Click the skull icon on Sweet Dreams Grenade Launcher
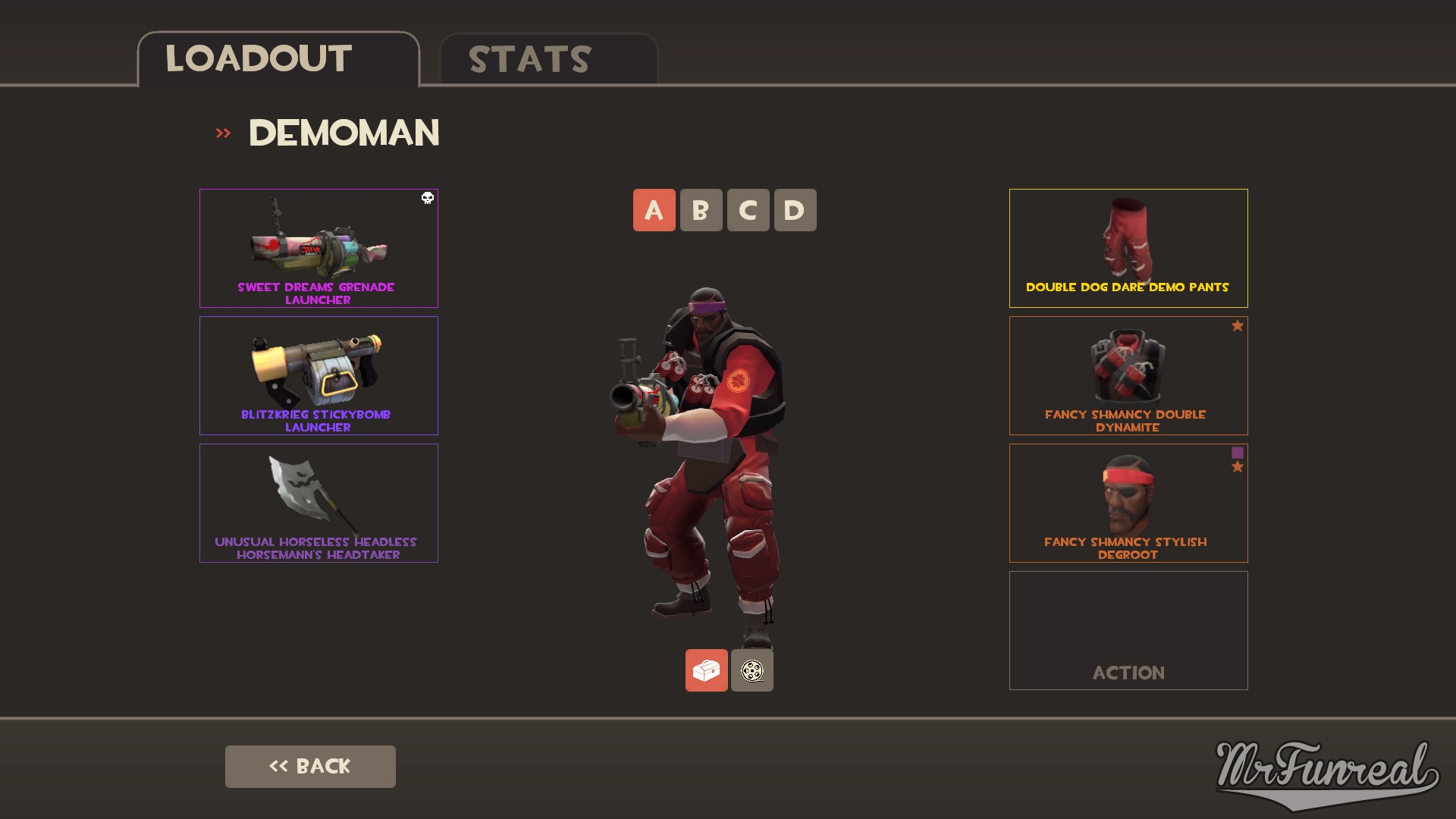1456x819 pixels. coord(427,198)
